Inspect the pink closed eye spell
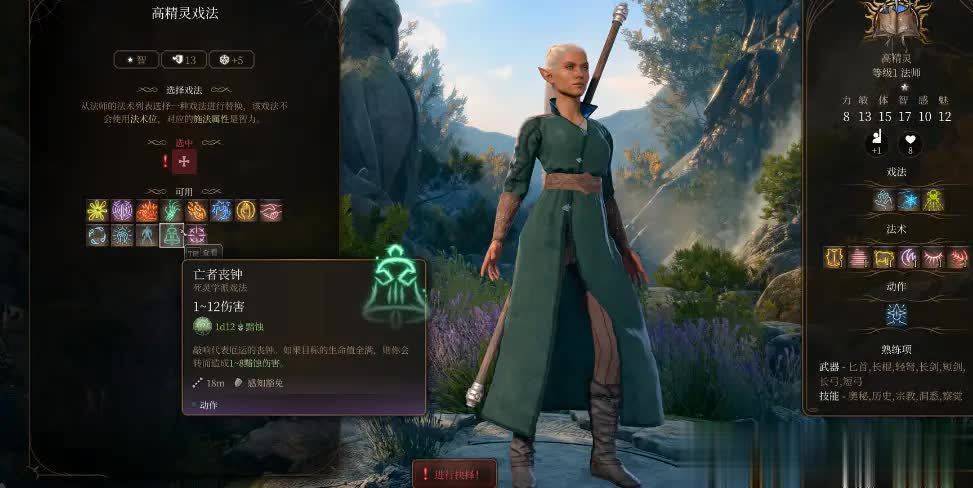Image resolution: width=973 pixels, height=488 pixels. (933, 258)
